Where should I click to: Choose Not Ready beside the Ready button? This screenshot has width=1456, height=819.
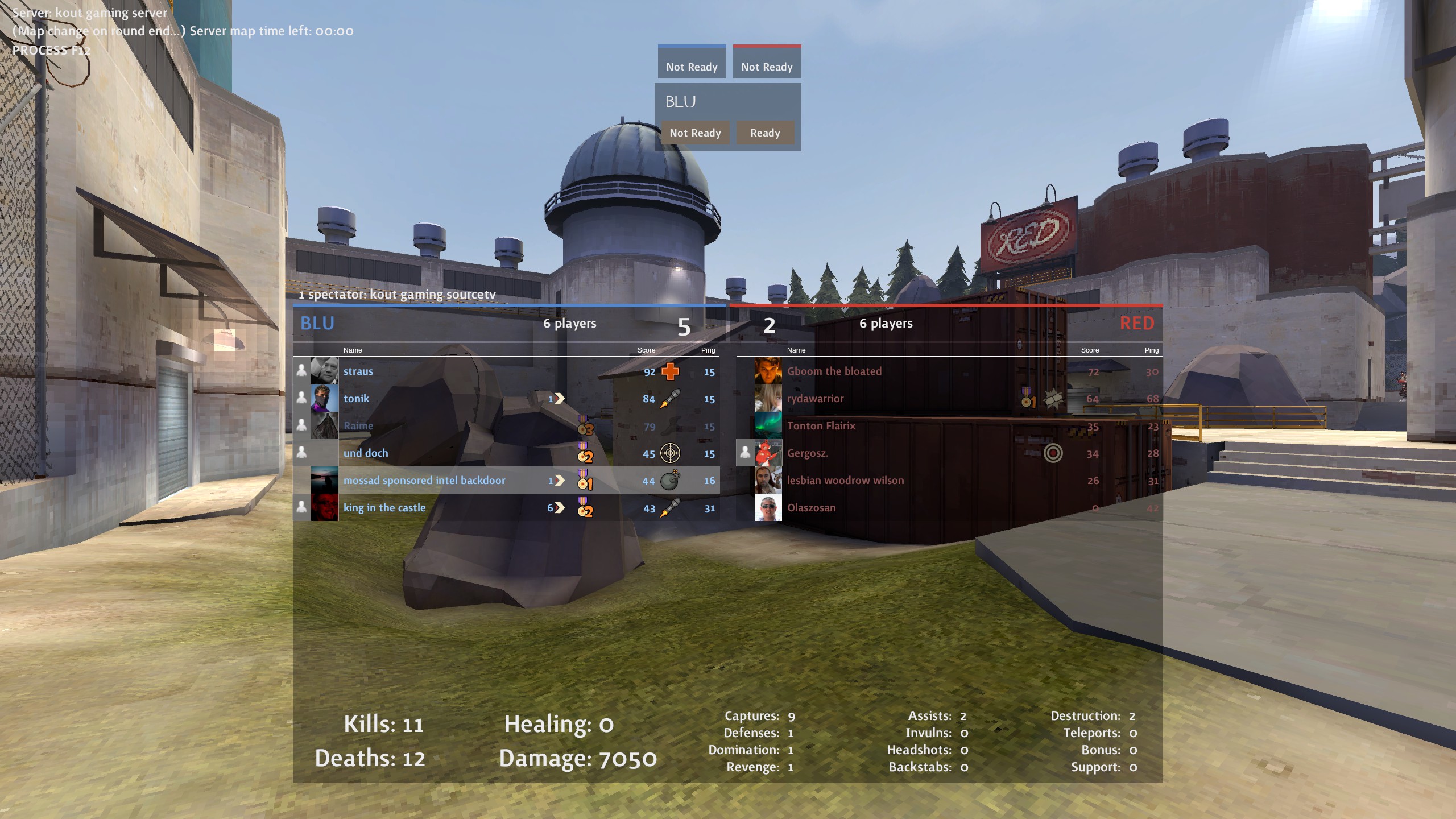click(x=695, y=133)
